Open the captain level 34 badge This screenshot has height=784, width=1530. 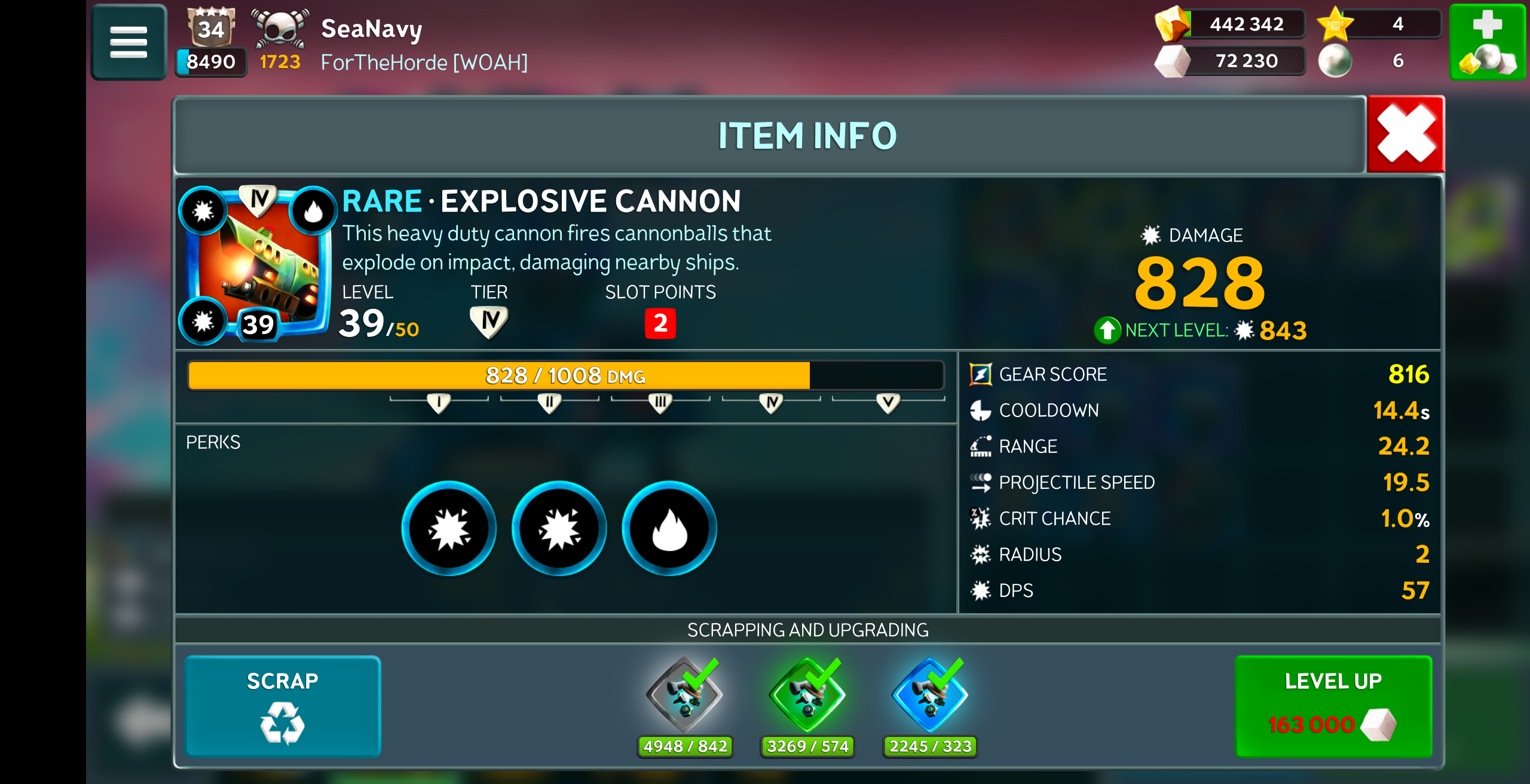[x=211, y=28]
